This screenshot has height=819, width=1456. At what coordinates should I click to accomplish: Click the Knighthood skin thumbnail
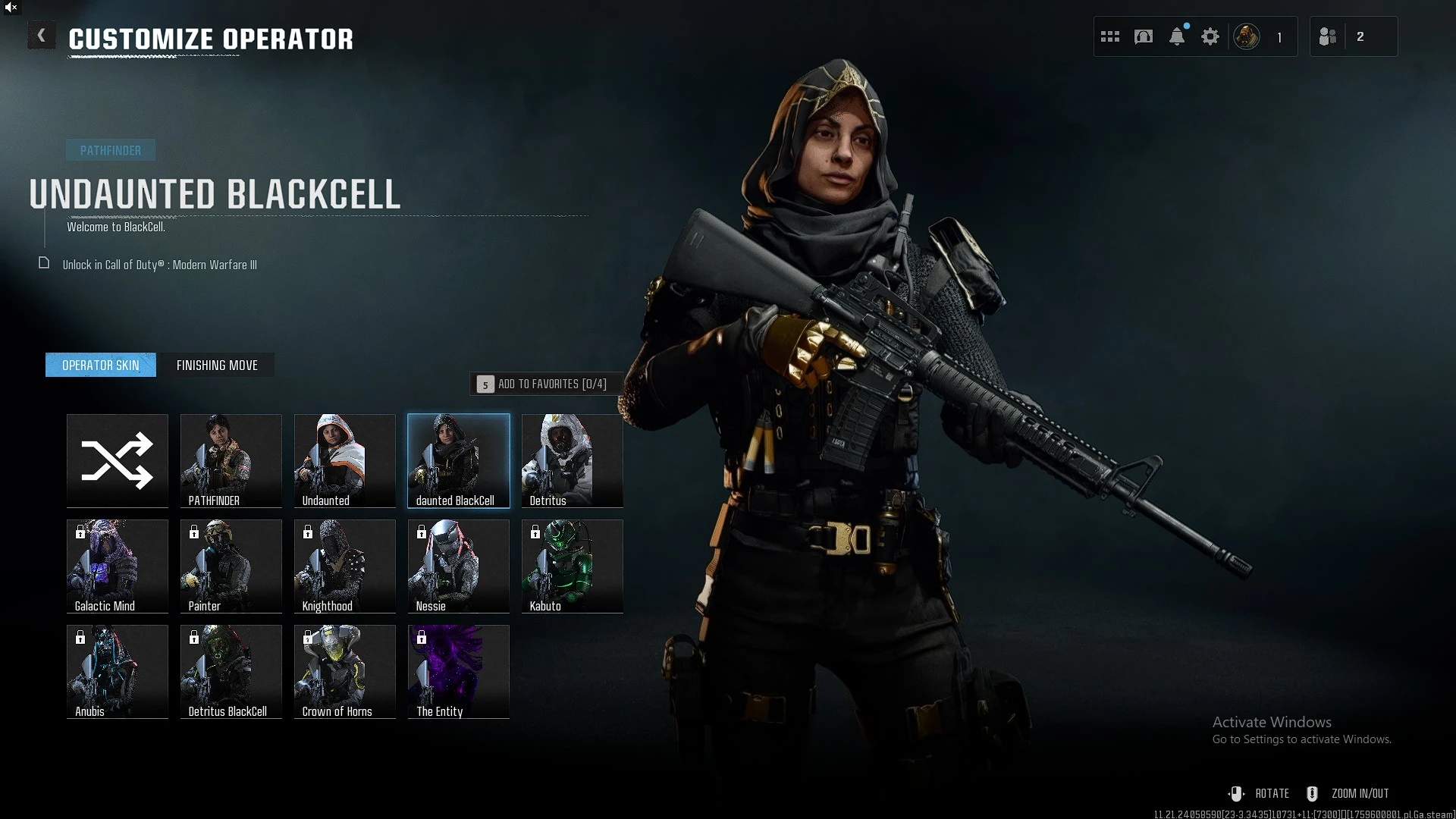click(x=345, y=566)
